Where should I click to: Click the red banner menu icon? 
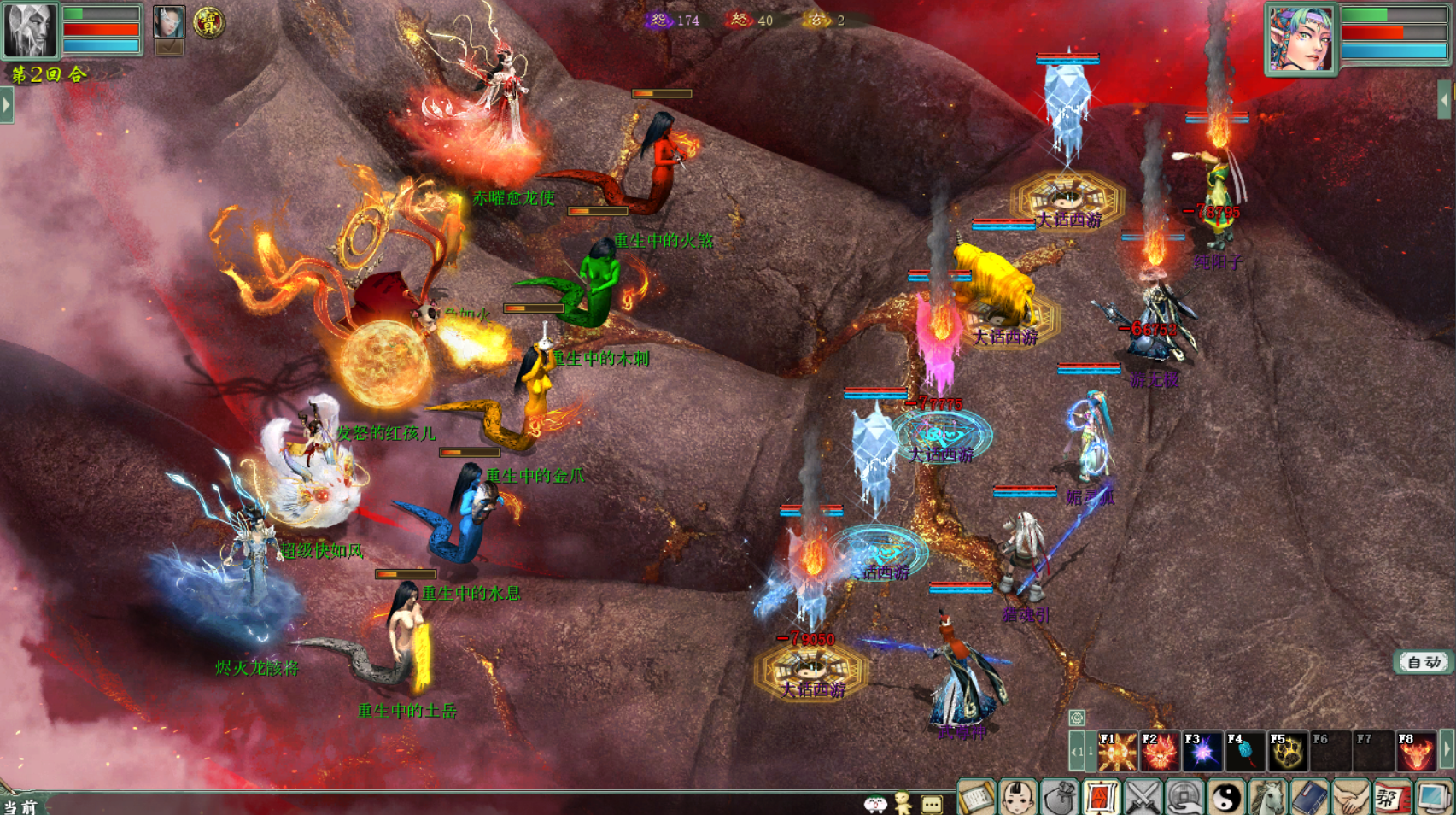[x=1101, y=799]
